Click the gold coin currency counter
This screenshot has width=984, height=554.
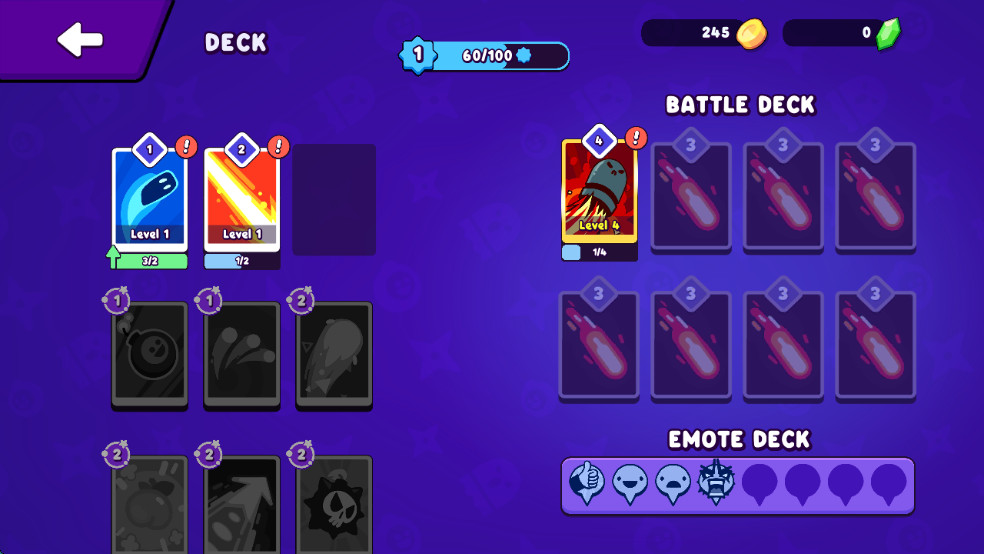tap(705, 33)
